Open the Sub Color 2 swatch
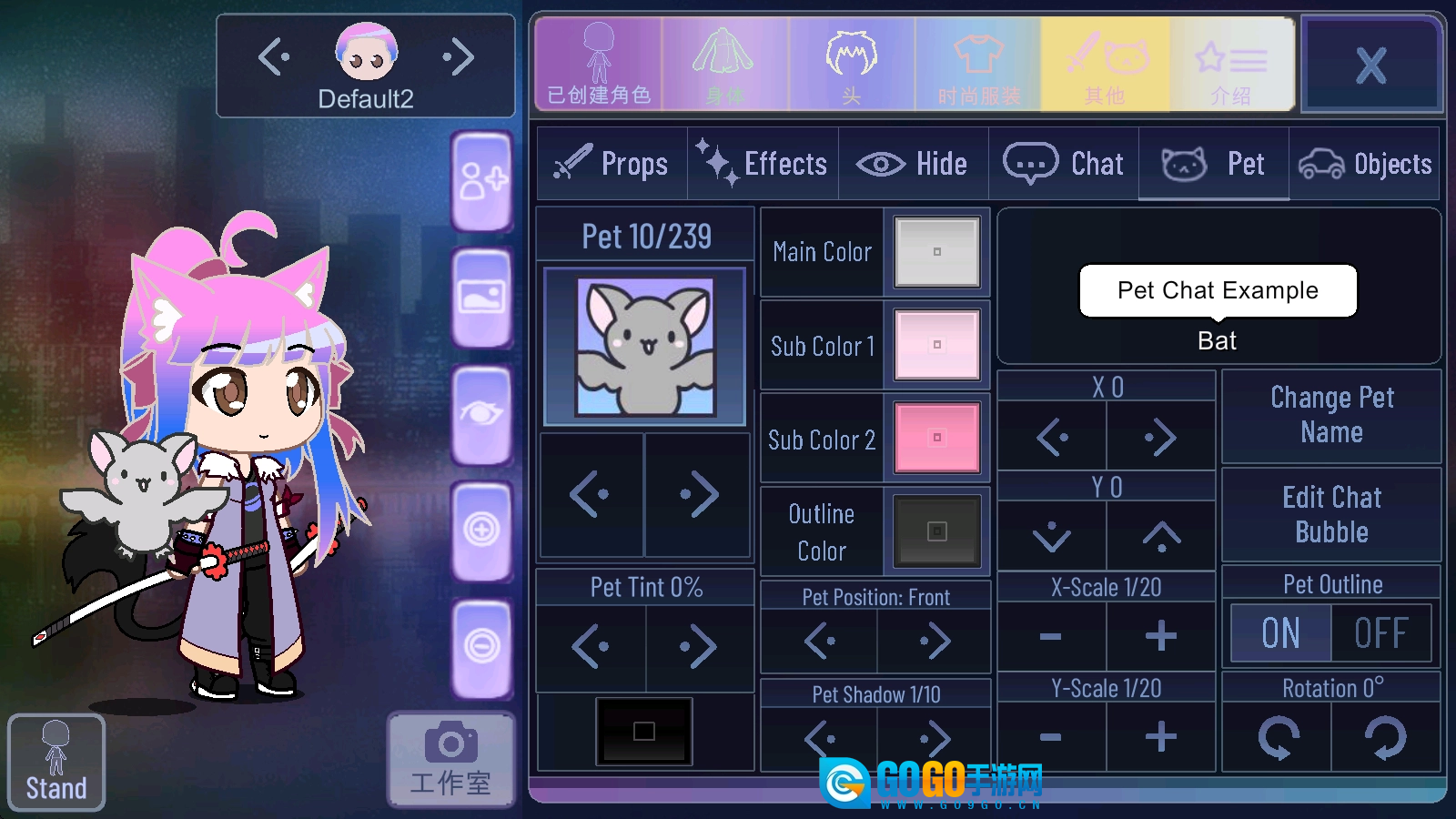 pyautogui.click(x=936, y=438)
